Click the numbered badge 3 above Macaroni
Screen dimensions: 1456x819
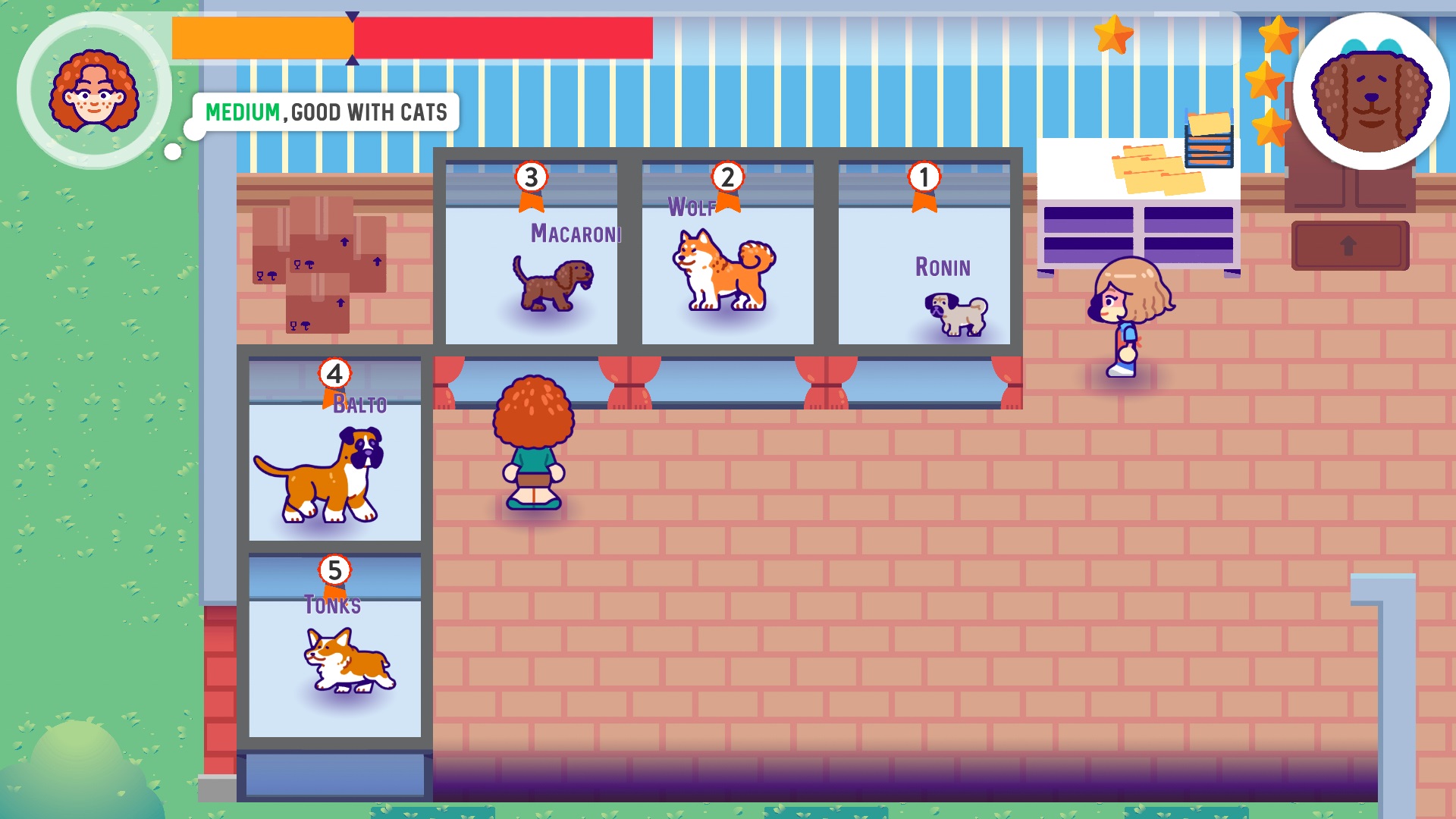(531, 177)
